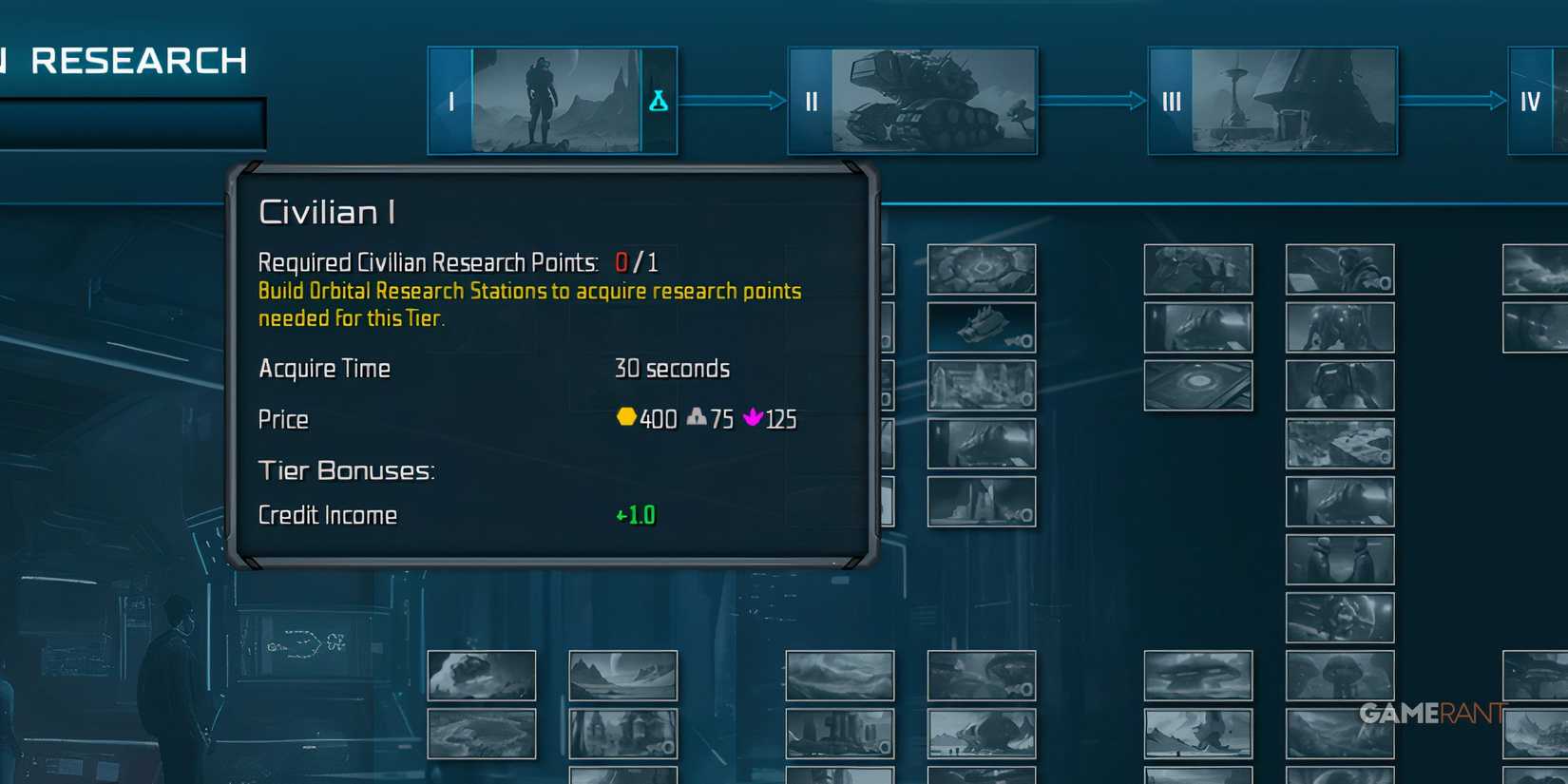Open the Tier III research tab
The width and height of the screenshot is (1568, 784).
tap(1271, 100)
